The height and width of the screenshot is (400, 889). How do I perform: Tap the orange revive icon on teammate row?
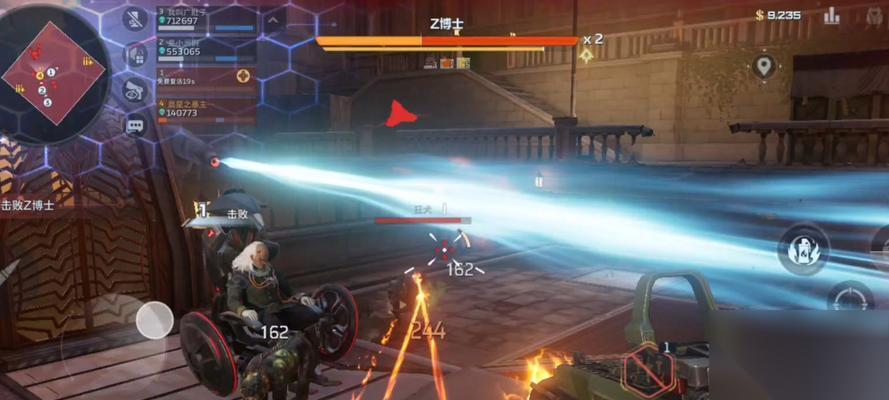pyautogui.click(x=243, y=76)
